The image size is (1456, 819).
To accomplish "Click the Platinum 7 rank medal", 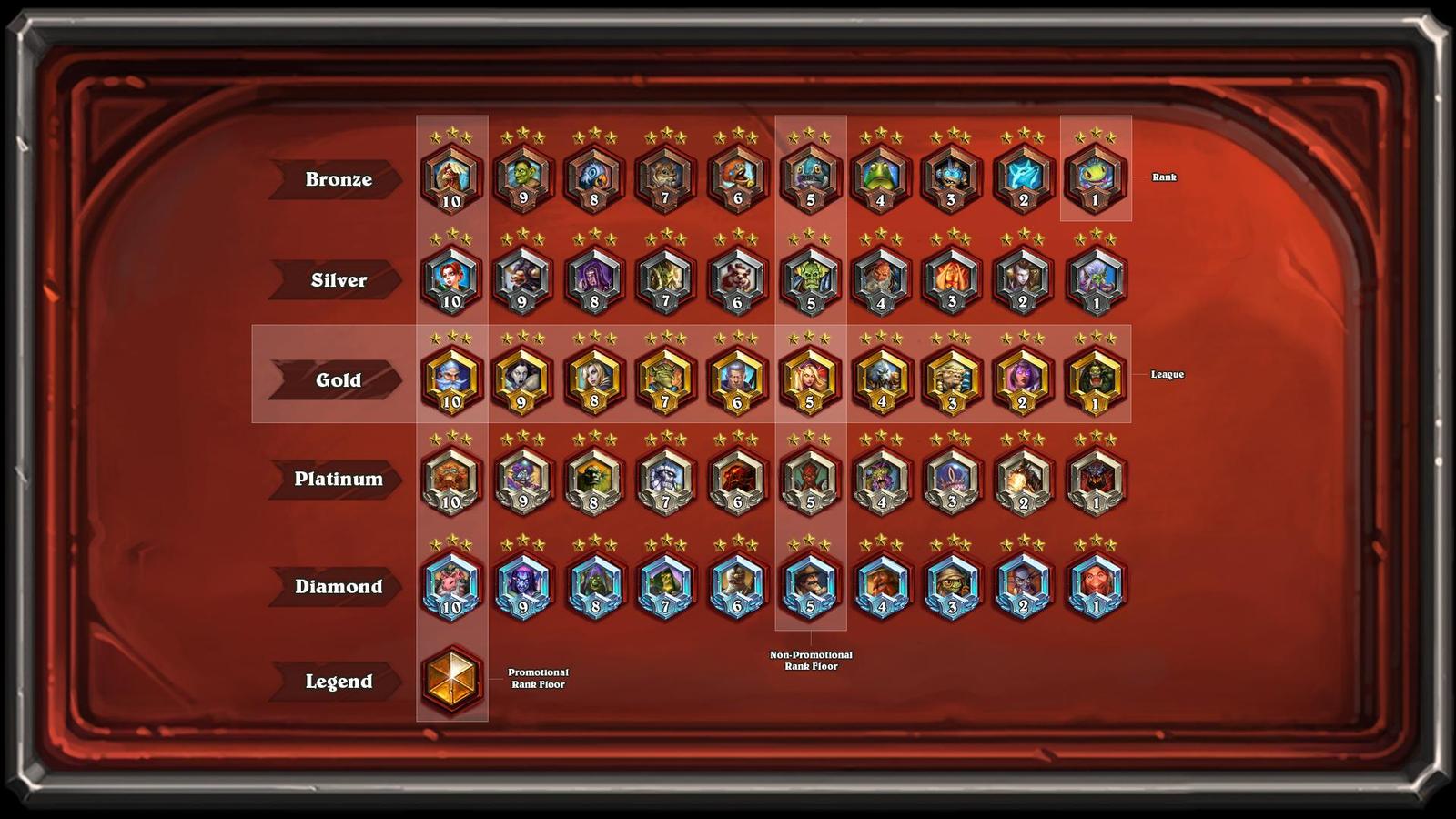I will 667,480.
